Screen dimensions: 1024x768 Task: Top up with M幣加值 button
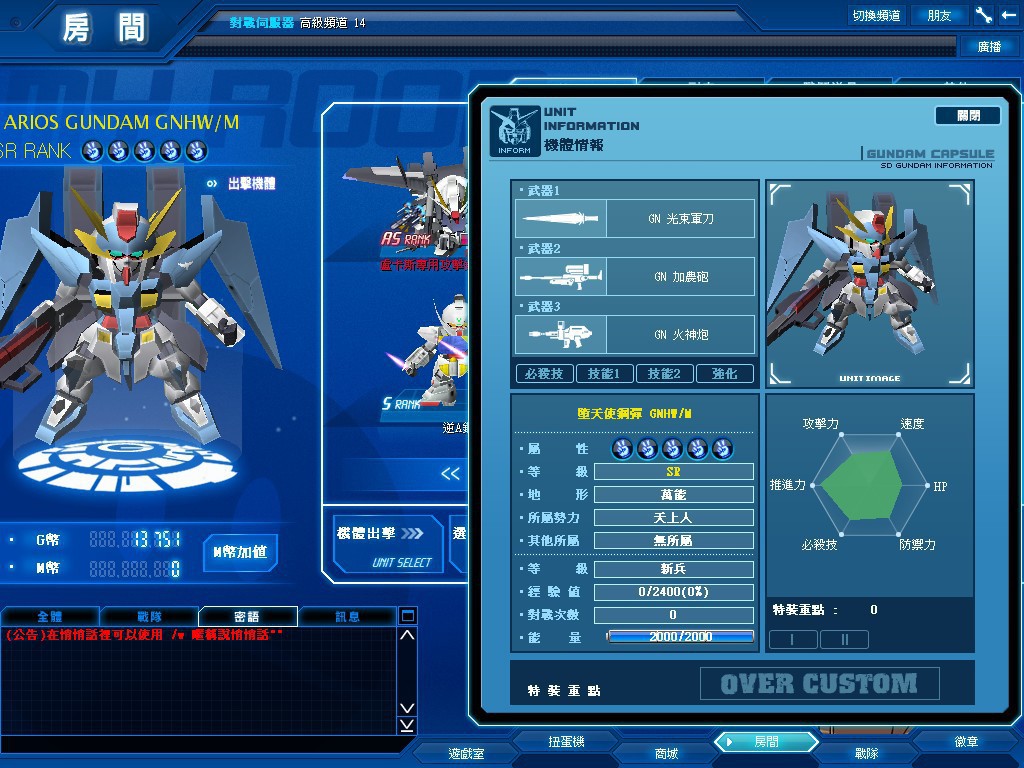[240, 552]
